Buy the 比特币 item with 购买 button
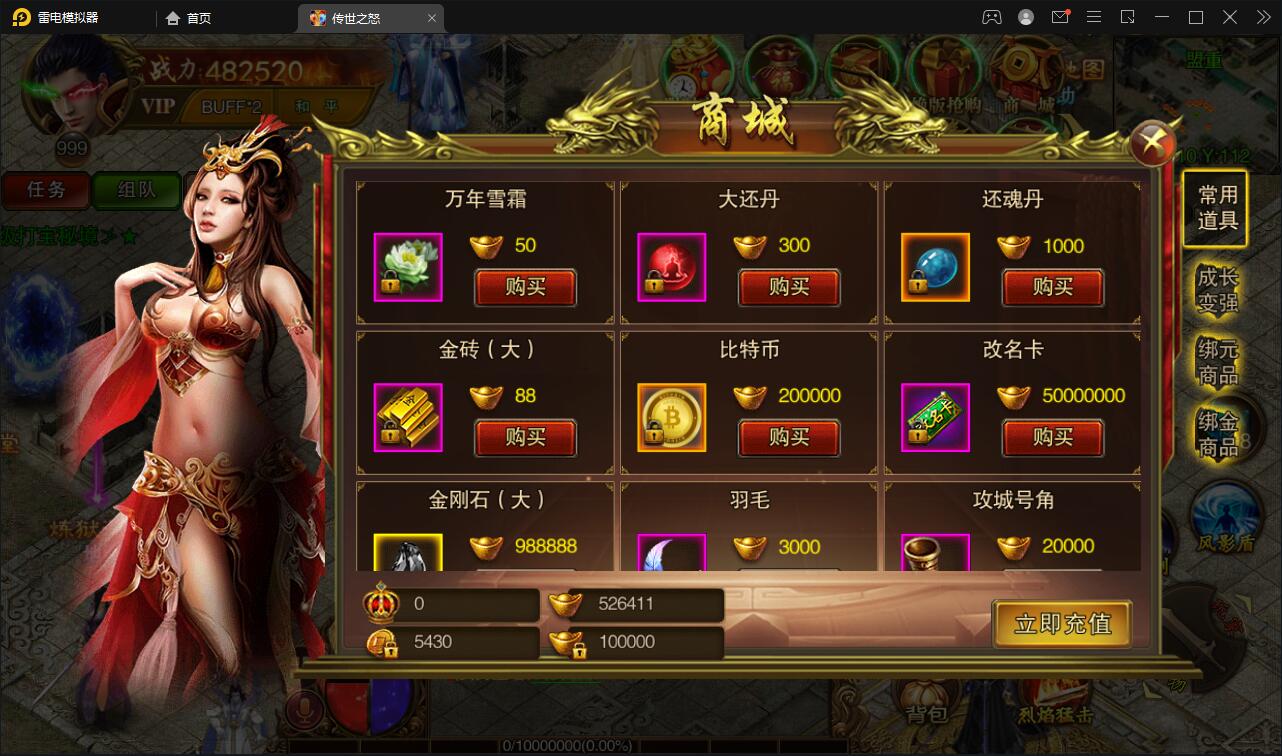 coord(790,439)
